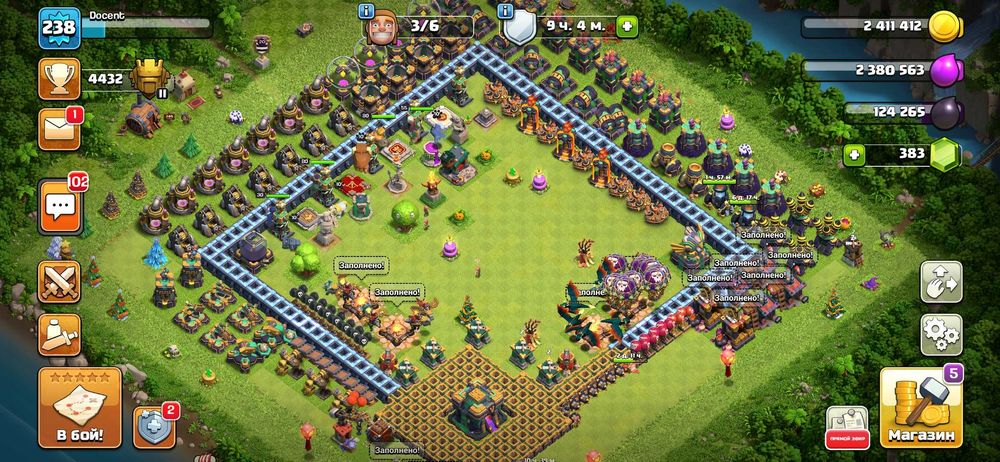Screen dimensions: 1000x462
Task: Open the live stream button
Action: tap(846, 425)
